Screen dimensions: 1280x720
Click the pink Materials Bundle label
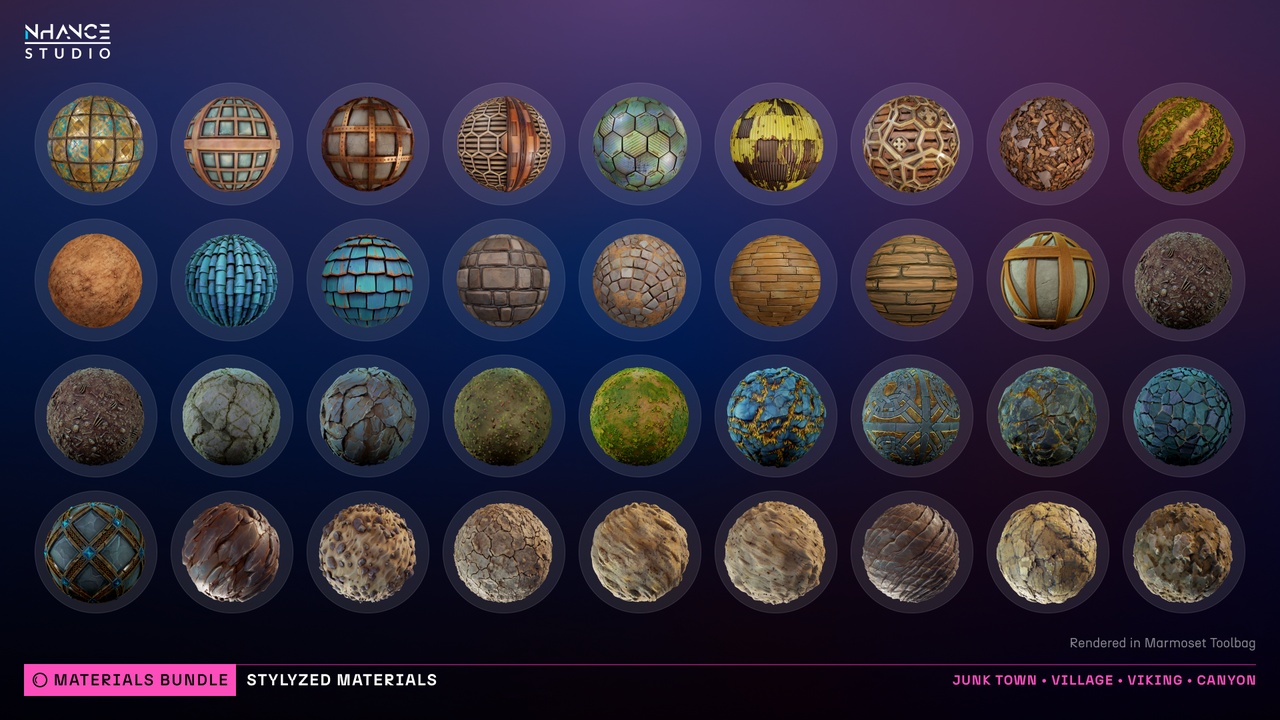(x=130, y=680)
